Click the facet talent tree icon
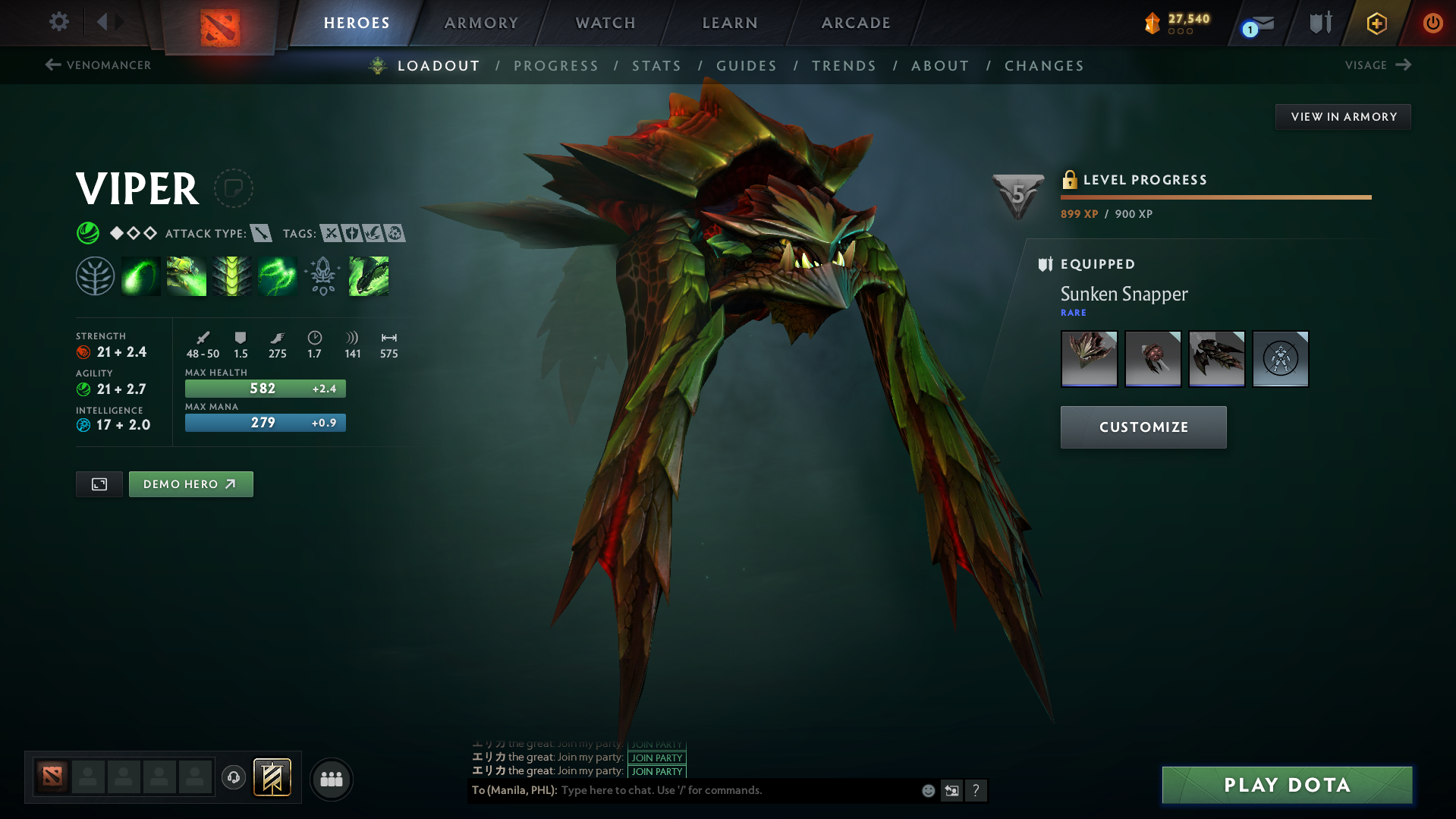The height and width of the screenshot is (819, 1456). pos(96,276)
